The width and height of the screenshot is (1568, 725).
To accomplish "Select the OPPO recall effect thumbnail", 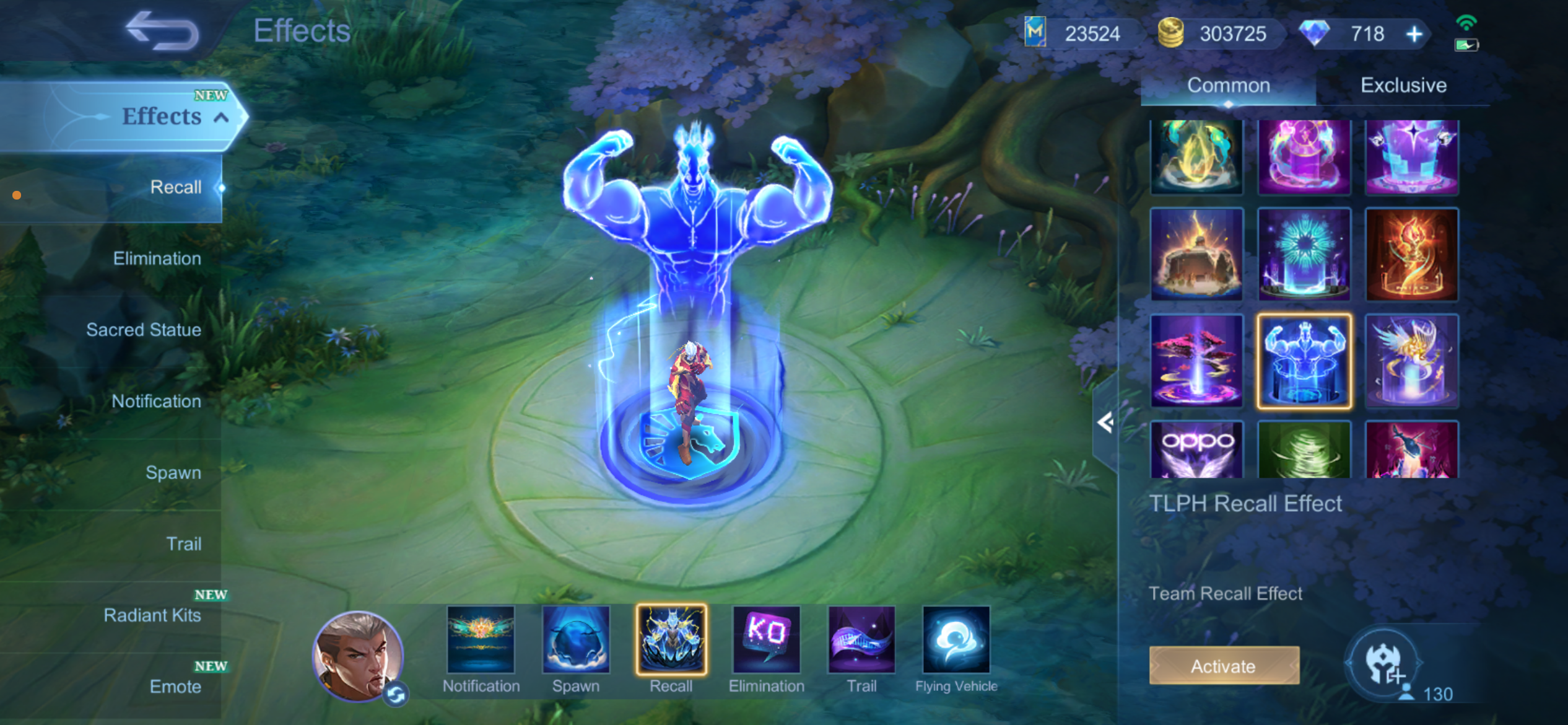I will pos(1196,450).
